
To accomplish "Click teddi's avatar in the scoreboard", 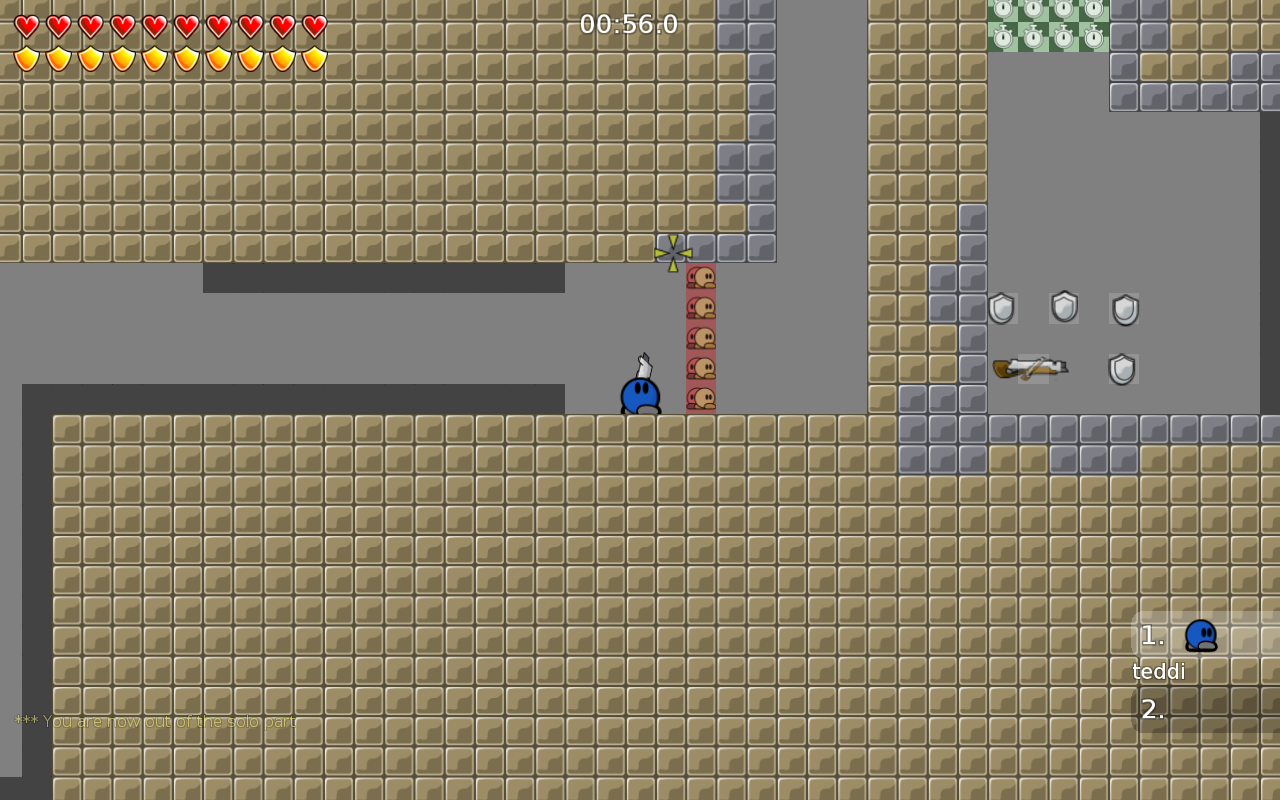I will click(x=1202, y=636).
